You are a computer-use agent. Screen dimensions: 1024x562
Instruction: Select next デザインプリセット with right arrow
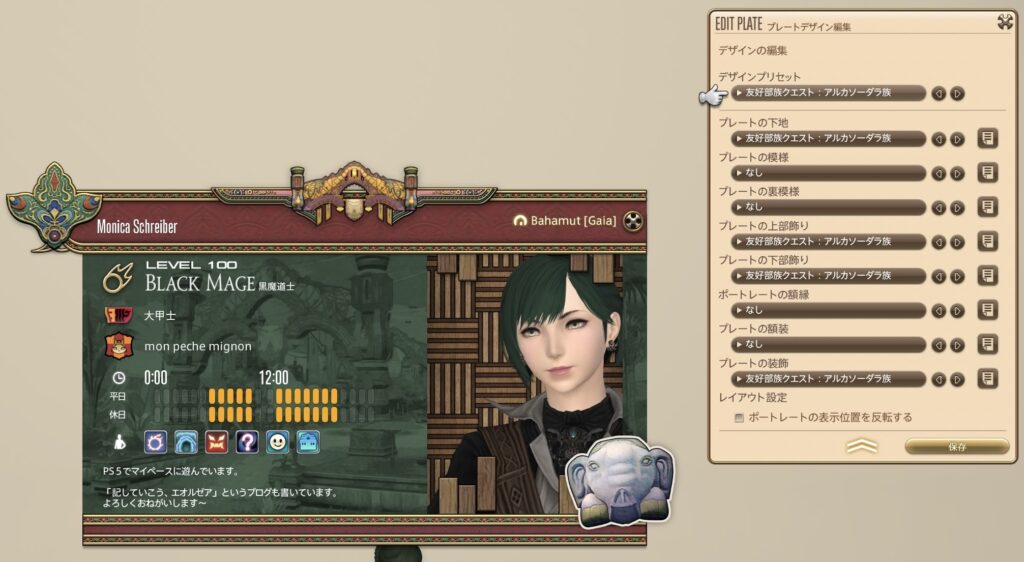click(x=957, y=93)
